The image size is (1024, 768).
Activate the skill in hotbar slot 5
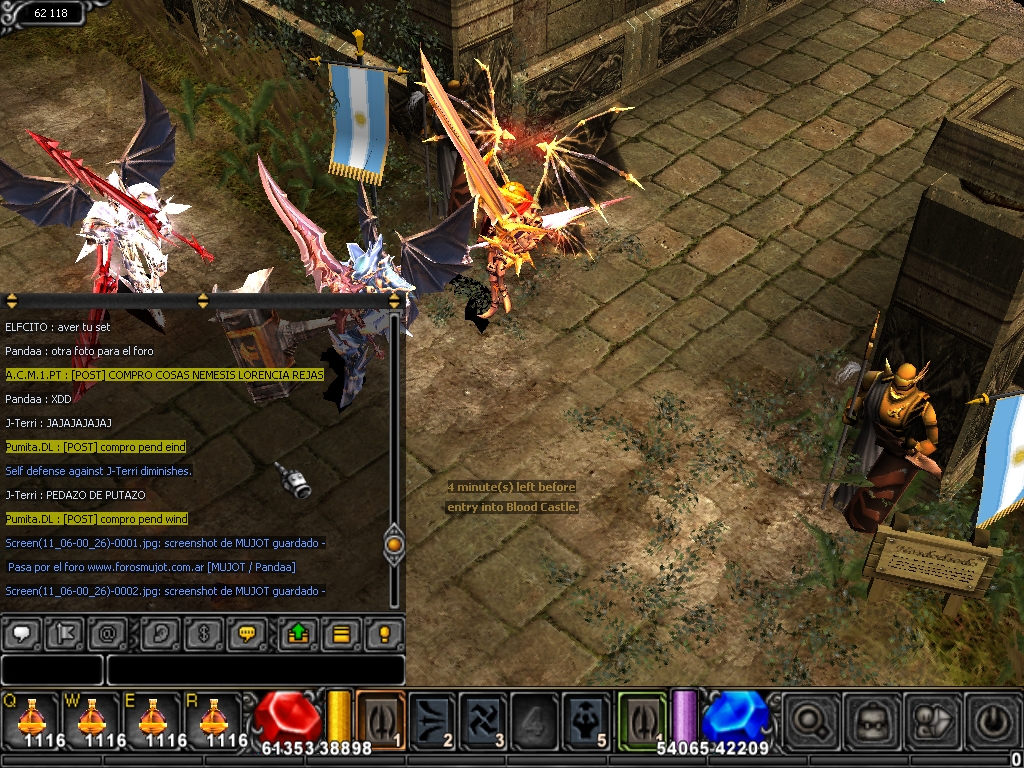point(586,719)
